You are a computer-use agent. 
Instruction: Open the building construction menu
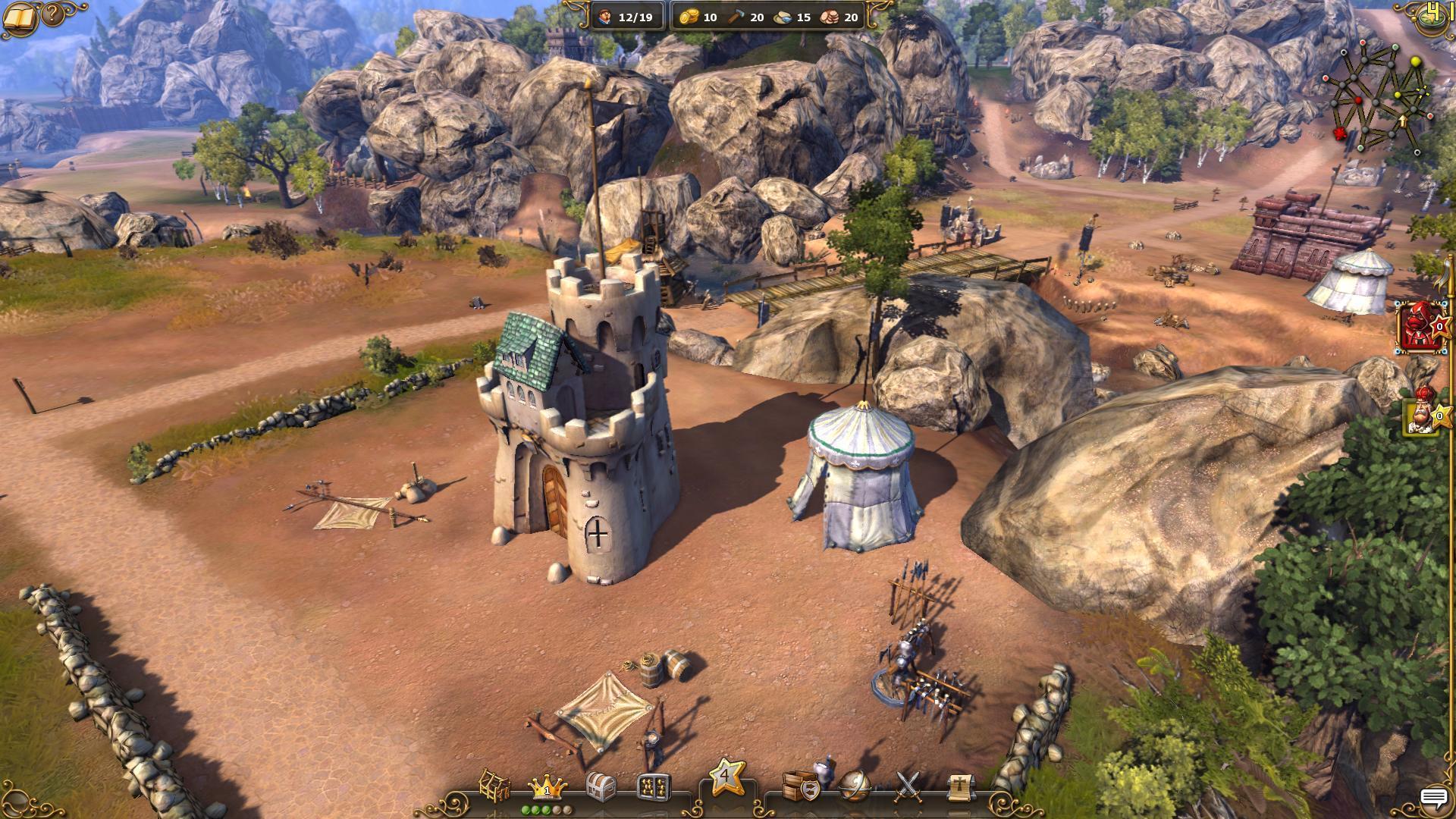tap(494, 785)
